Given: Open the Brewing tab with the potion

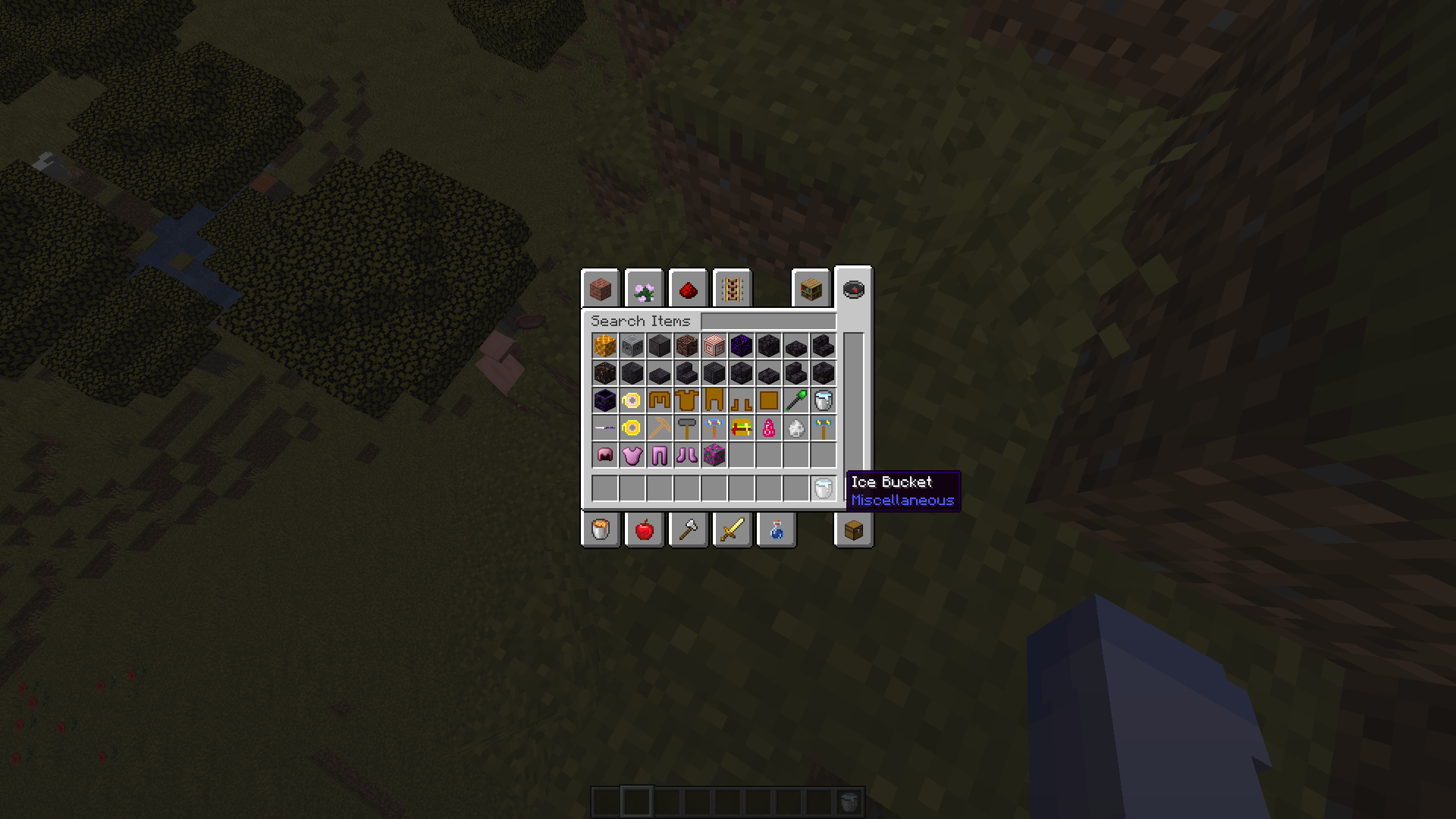Looking at the screenshot, I should click(776, 529).
